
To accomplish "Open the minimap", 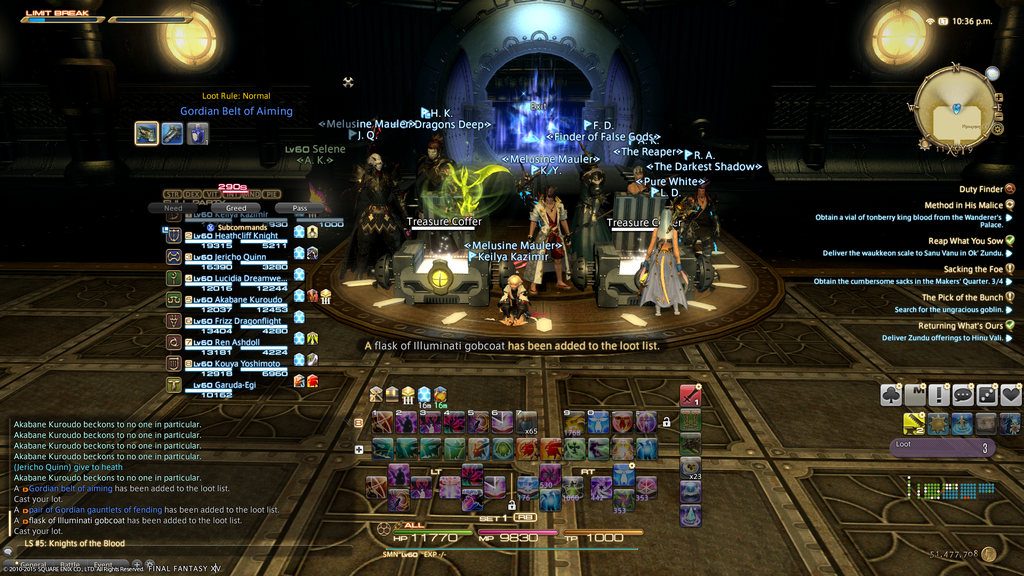I will pyautogui.click(x=955, y=108).
